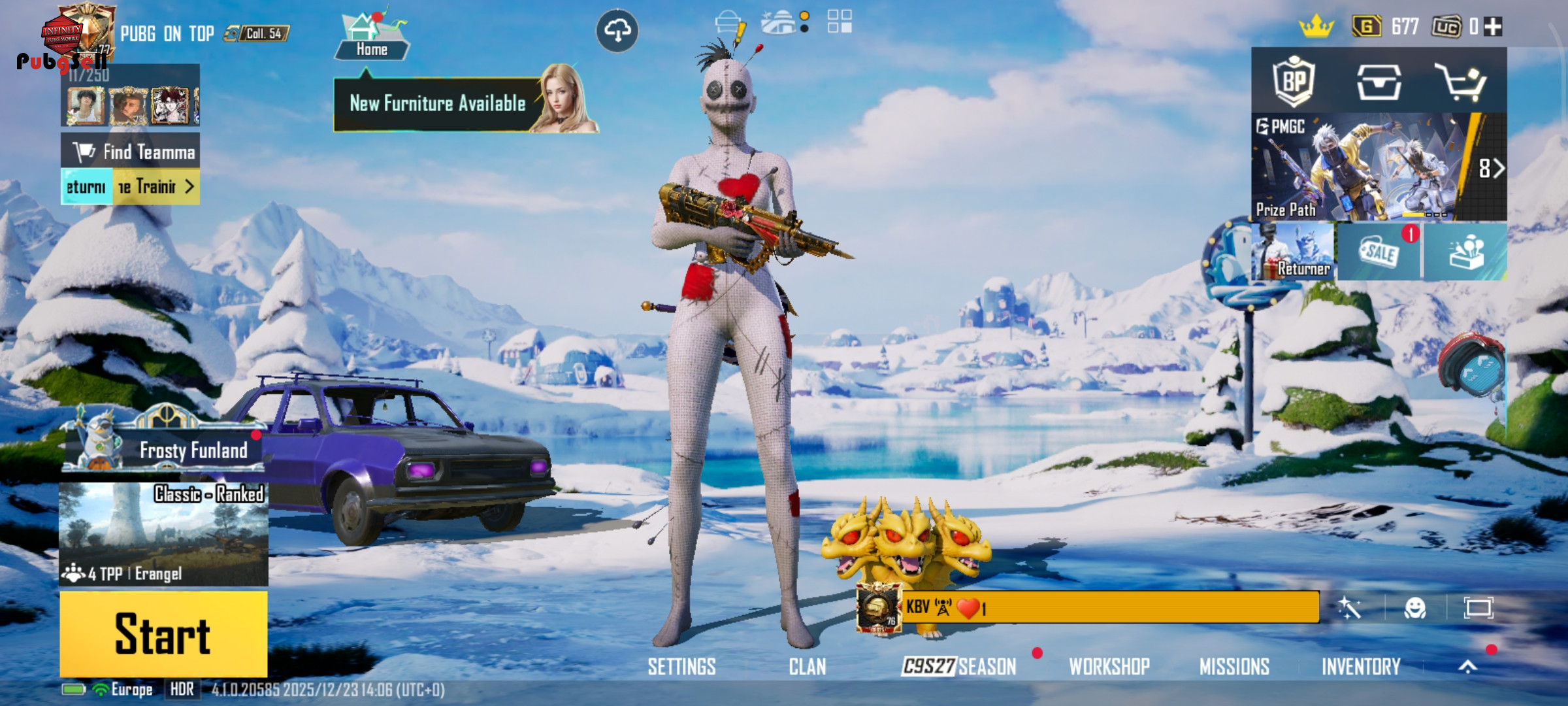The height and width of the screenshot is (706, 1568).
Task: Tap the yellow Start button
Action: tap(163, 634)
